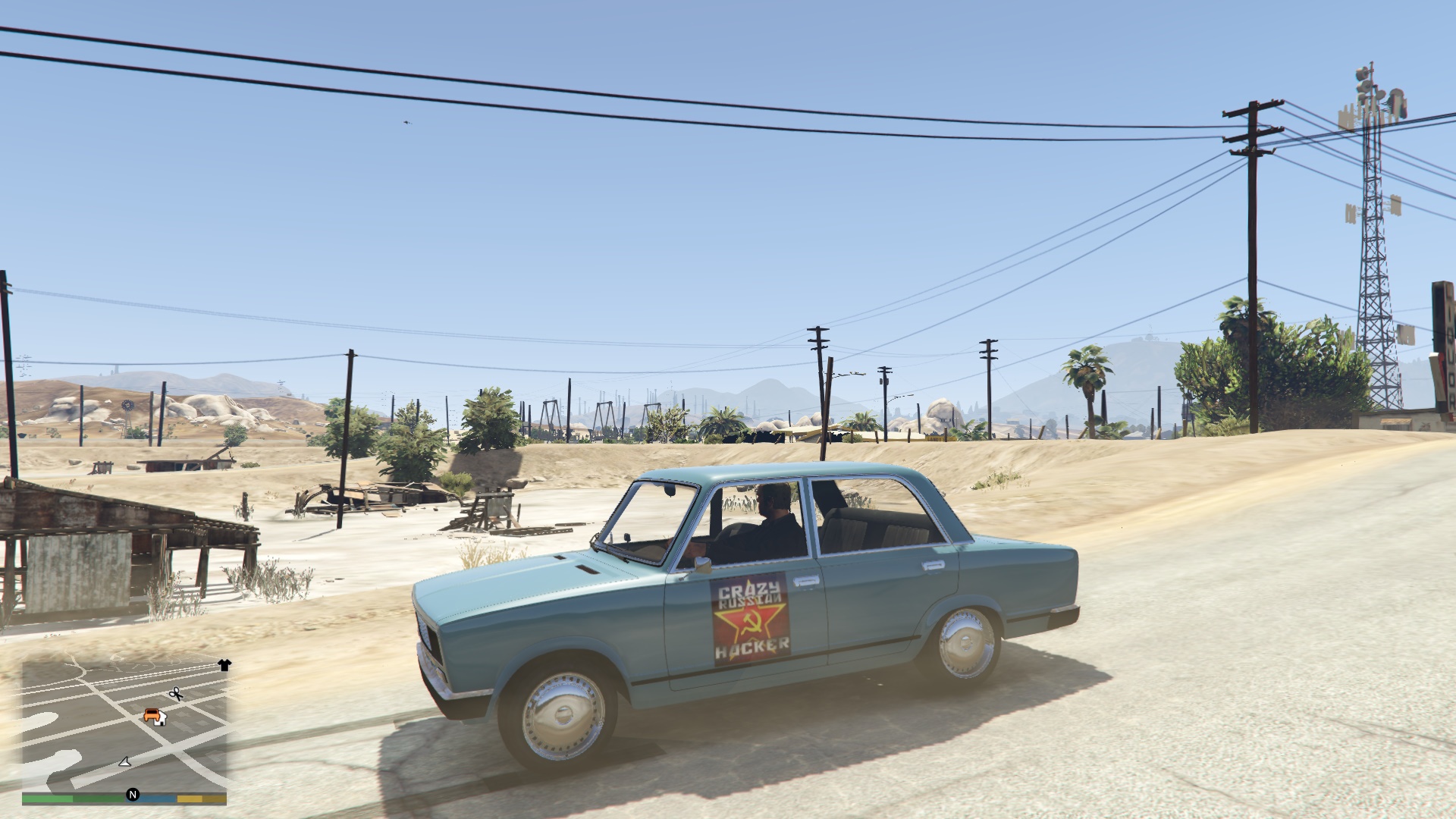
Task: Click the orange car marker on minimap
Action: pyautogui.click(x=151, y=715)
